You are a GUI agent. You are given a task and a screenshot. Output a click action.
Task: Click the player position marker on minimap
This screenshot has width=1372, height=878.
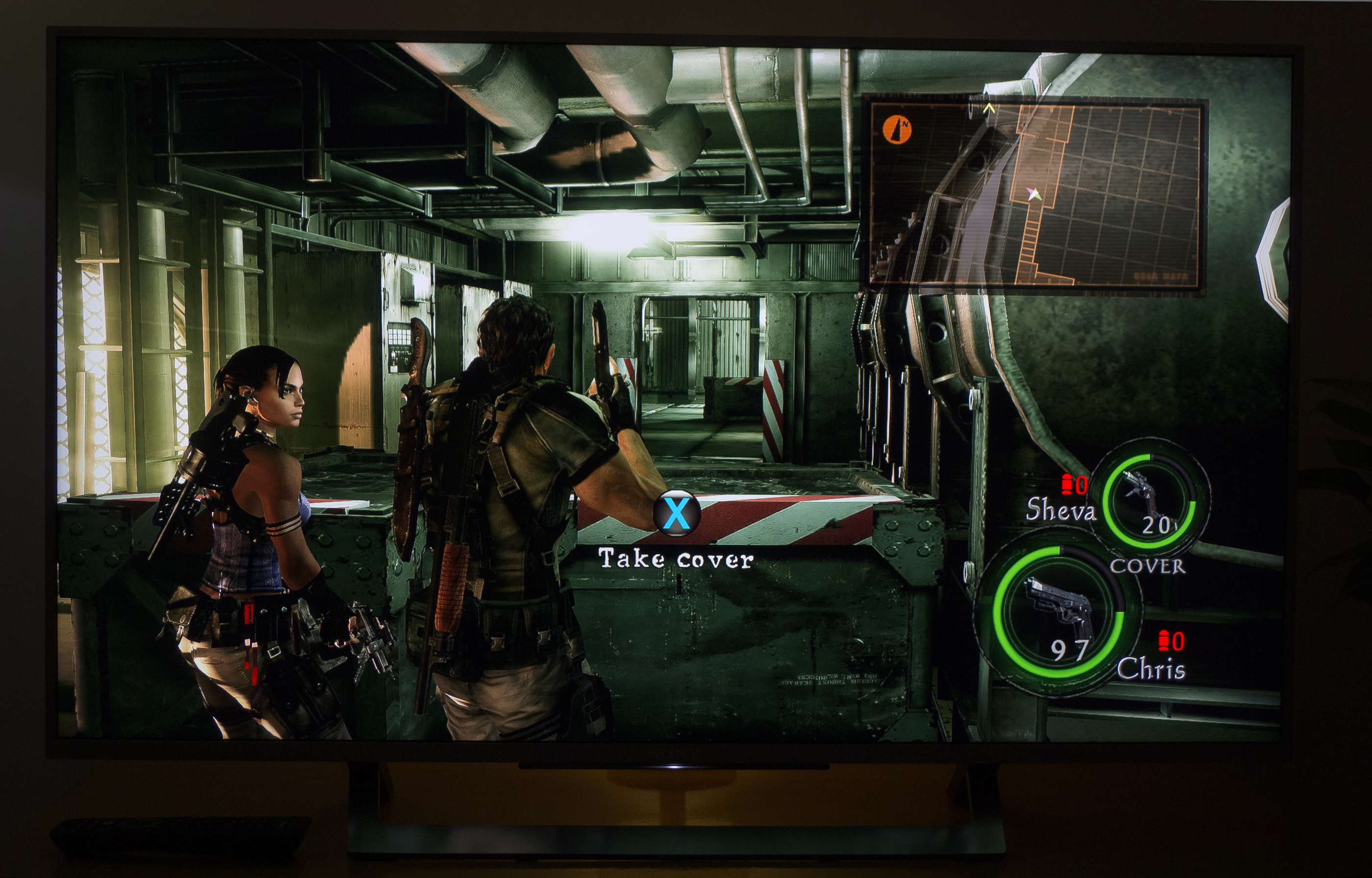pos(1034,195)
